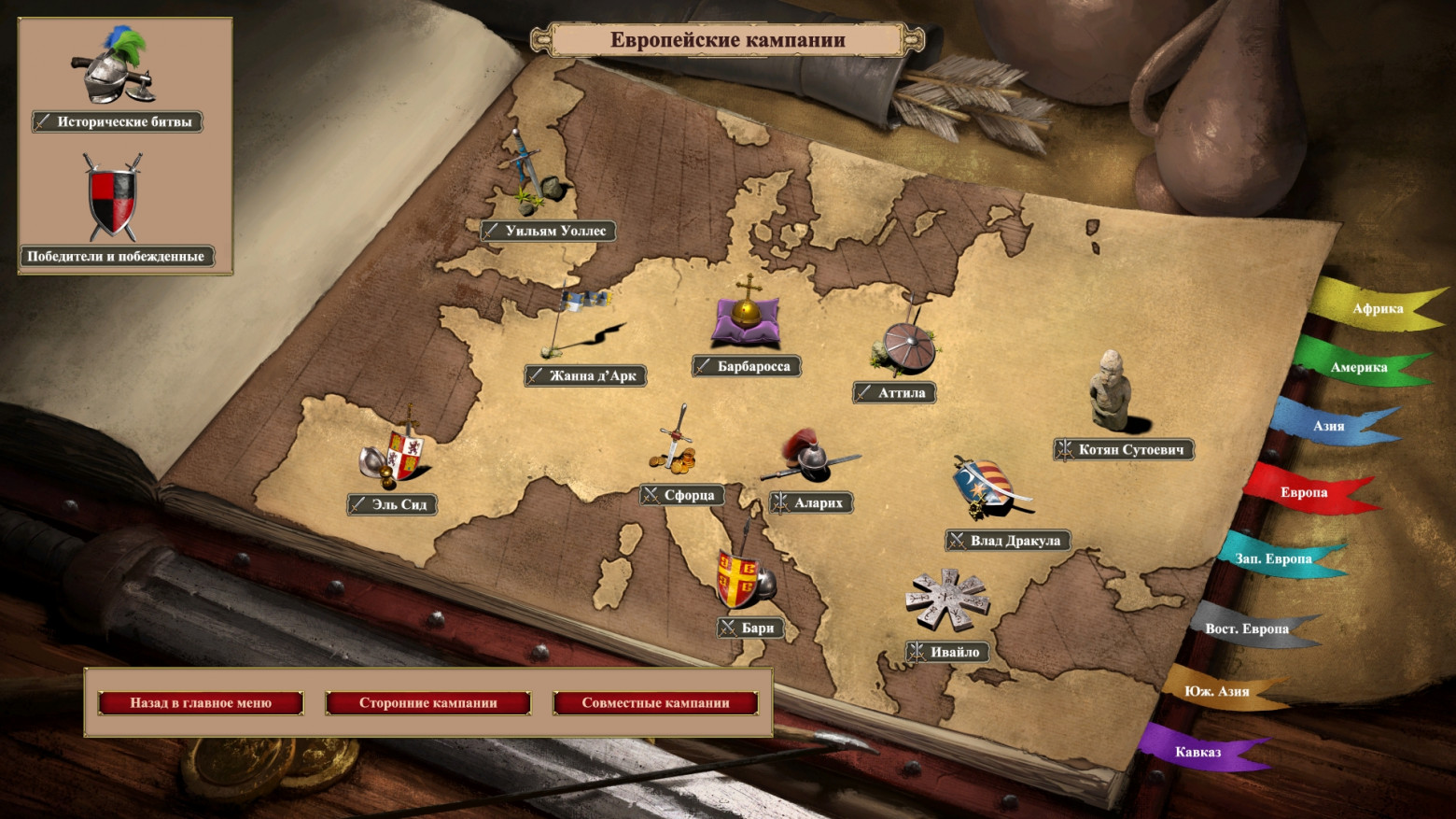Switch to the Америка bookmark tab
This screenshot has height=819, width=1456.
(1358, 368)
